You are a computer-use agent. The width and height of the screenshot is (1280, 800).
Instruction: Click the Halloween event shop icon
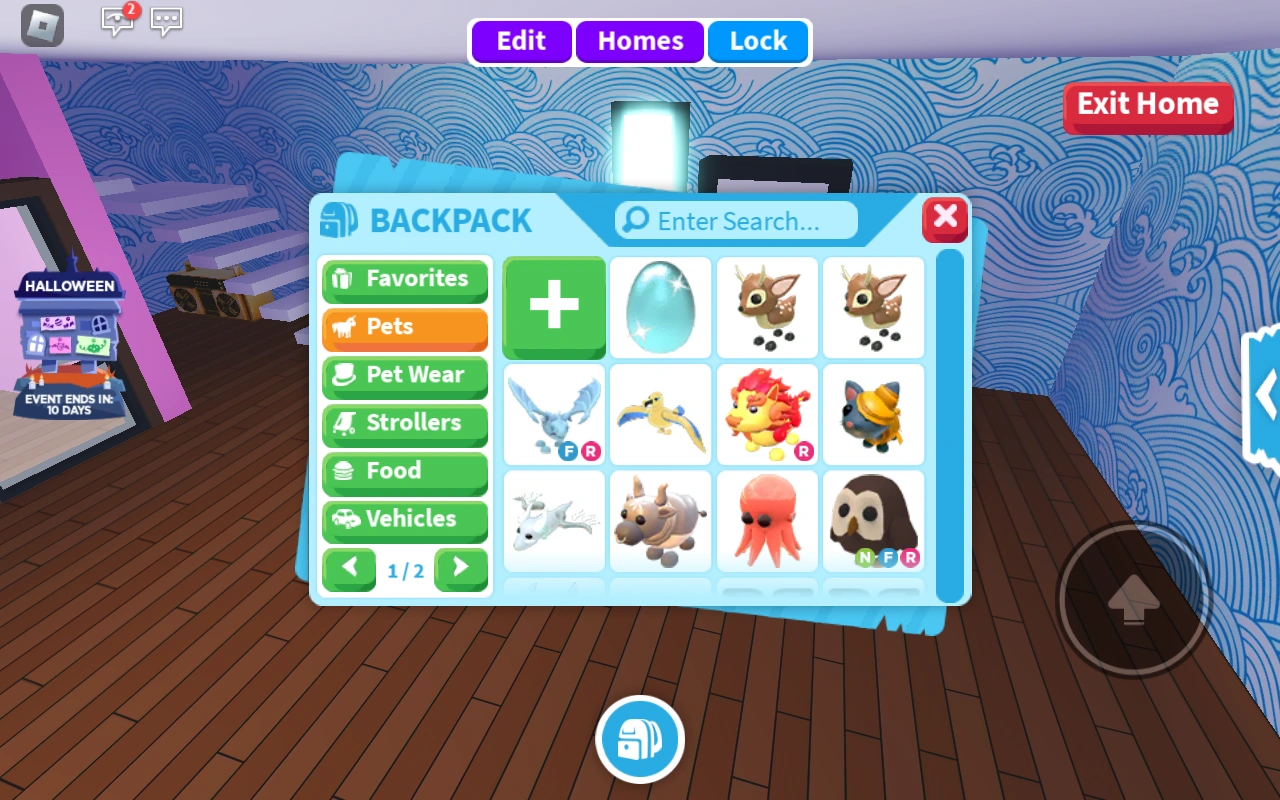67,340
